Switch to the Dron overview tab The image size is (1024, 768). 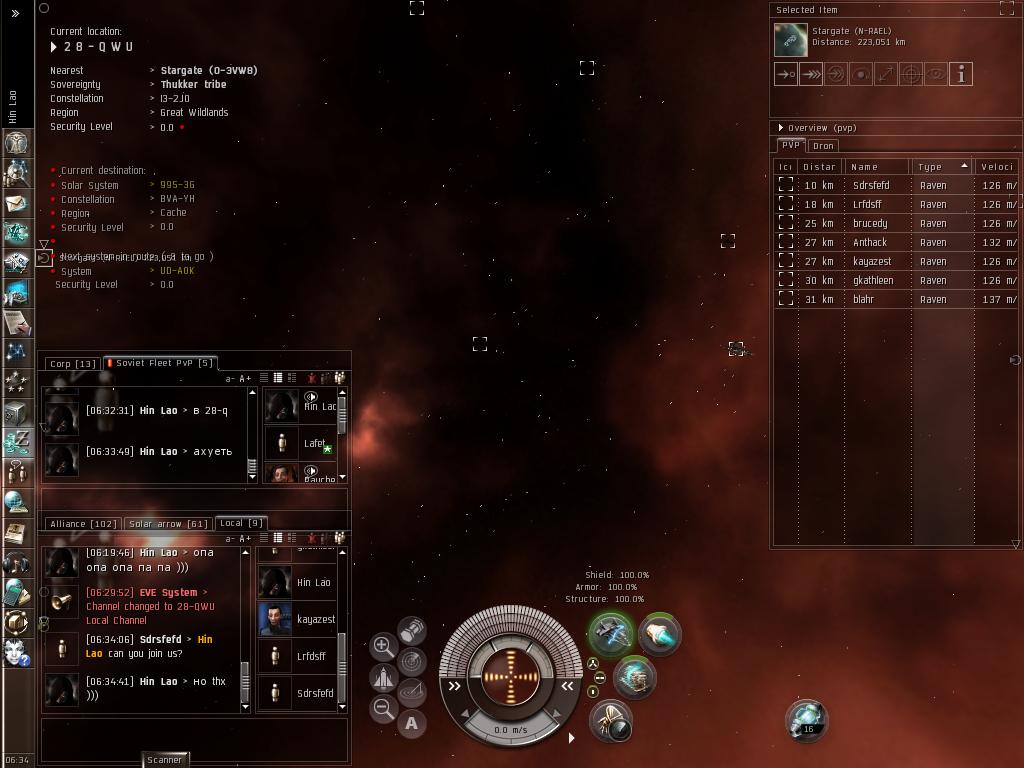pos(823,146)
